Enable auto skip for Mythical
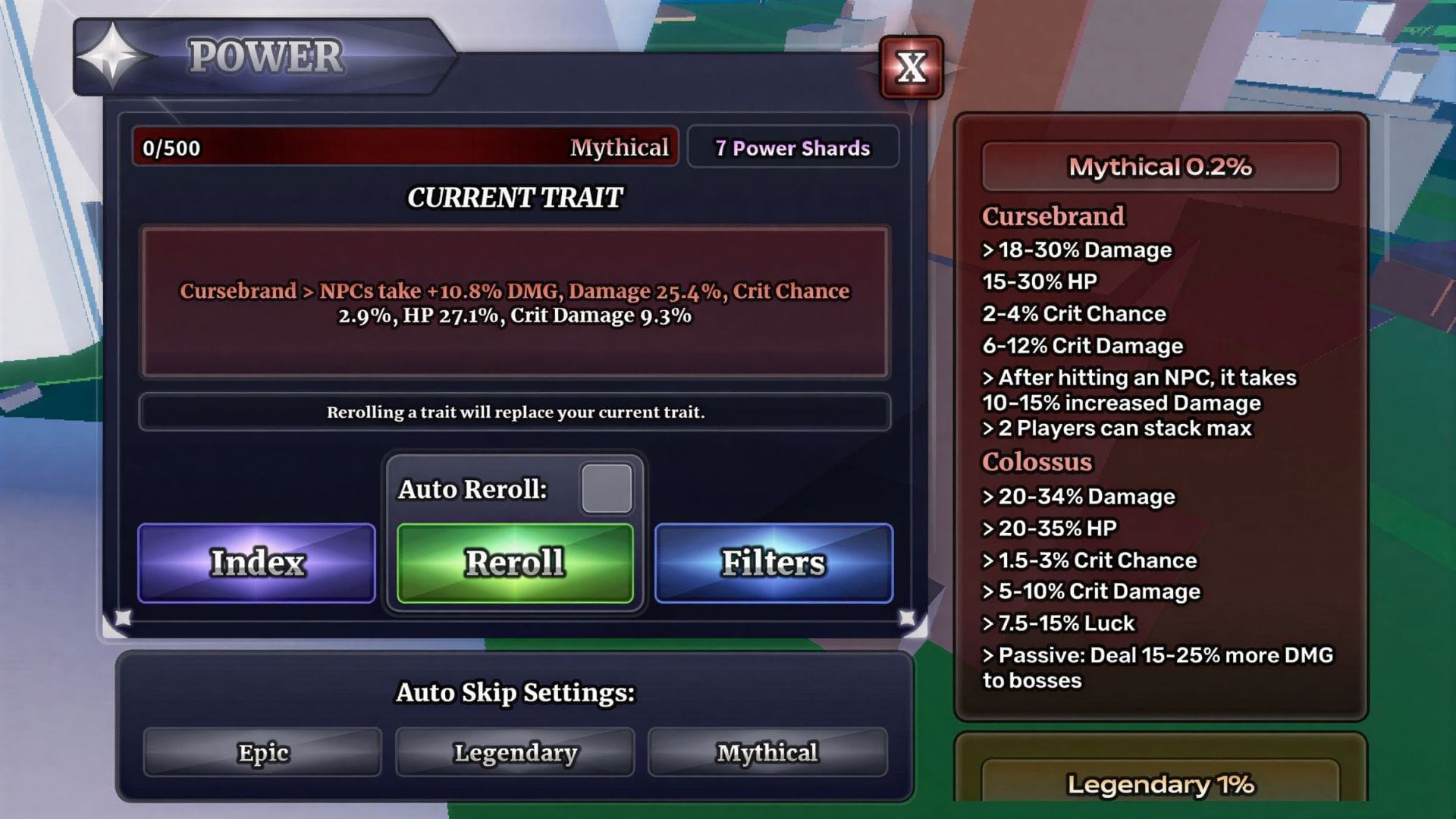Image resolution: width=1456 pixels, height=819 pixels. (x=767, y=752)
